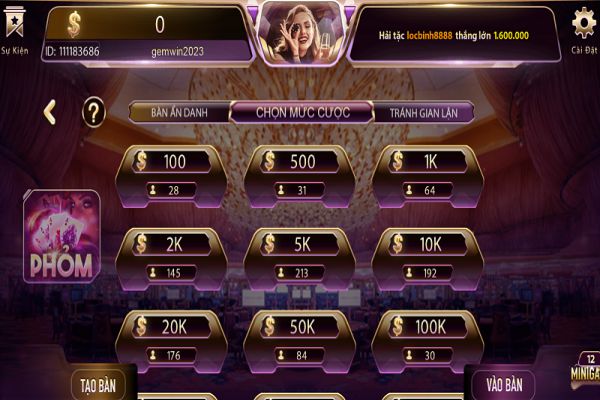The width and height of the screenshot is (600, 400).
Task: Open the Minigame icon
Action: [x=584, y=372]
